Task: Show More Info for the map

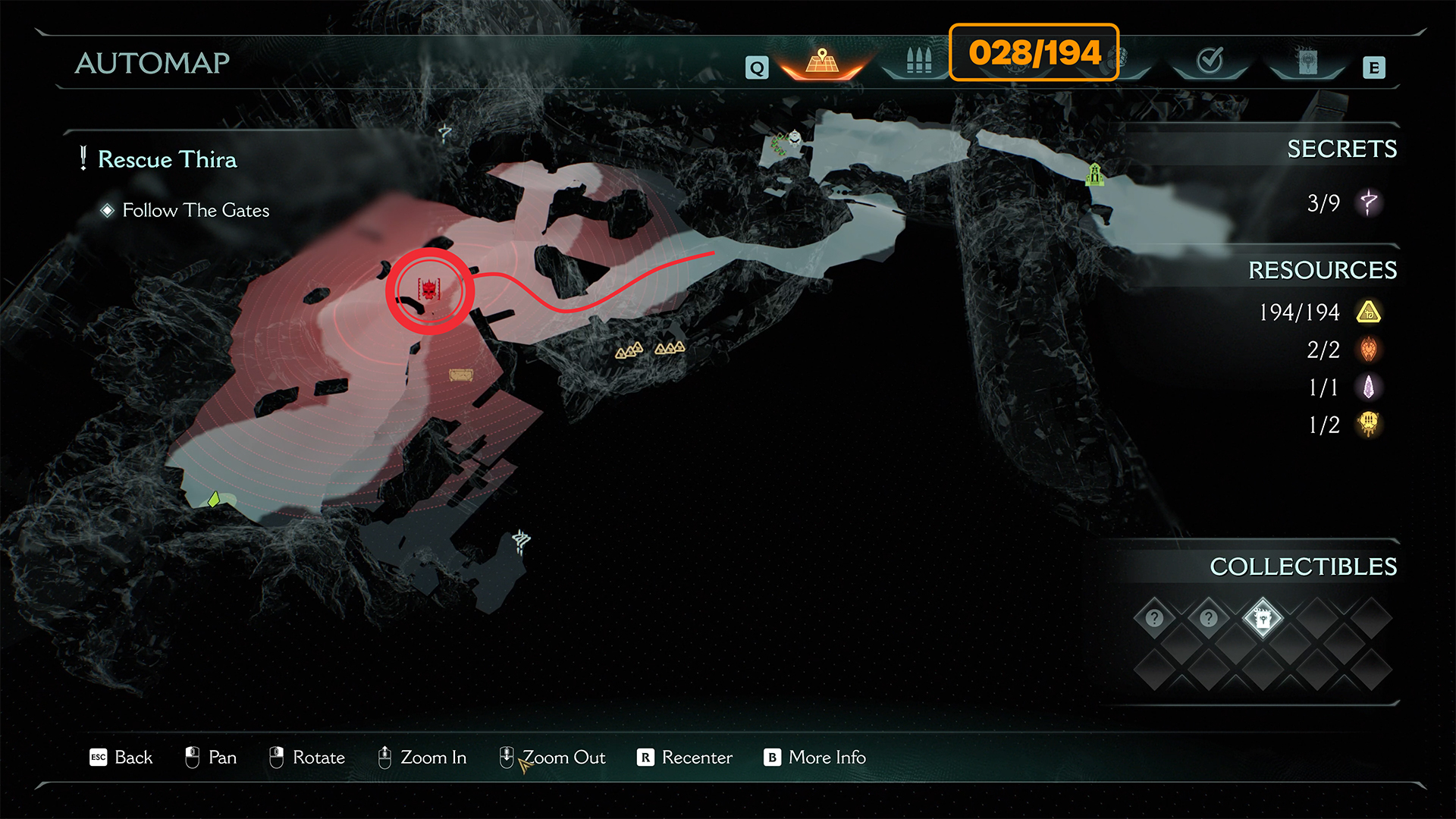Action: (x=815, y=758)
